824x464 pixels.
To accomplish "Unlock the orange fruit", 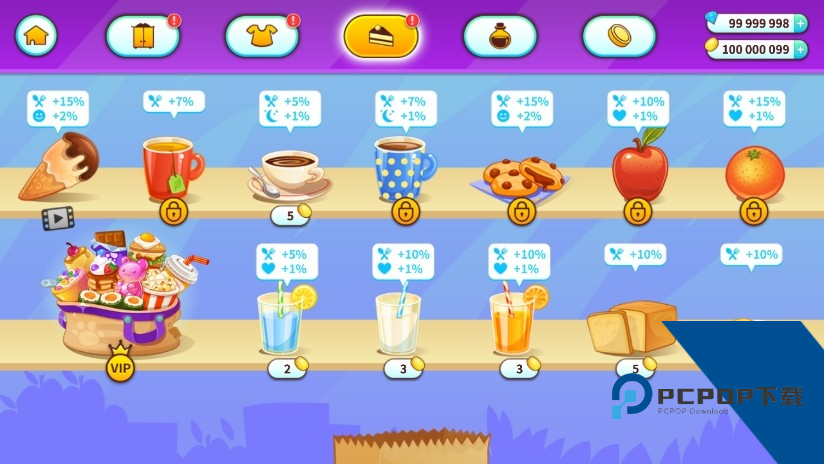I will [x=754, y=211].
